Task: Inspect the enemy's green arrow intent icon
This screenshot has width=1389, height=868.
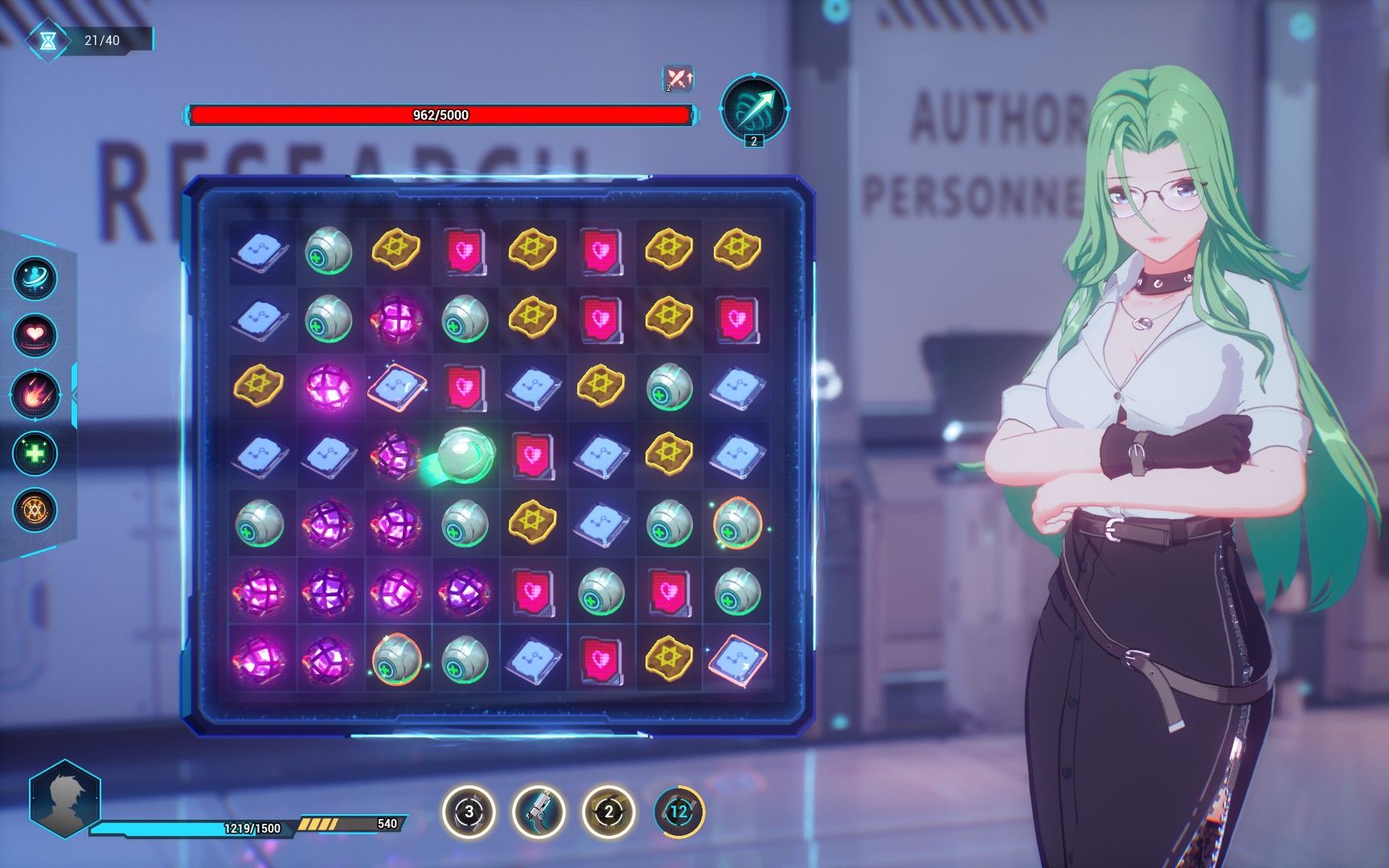Action: 753,108
